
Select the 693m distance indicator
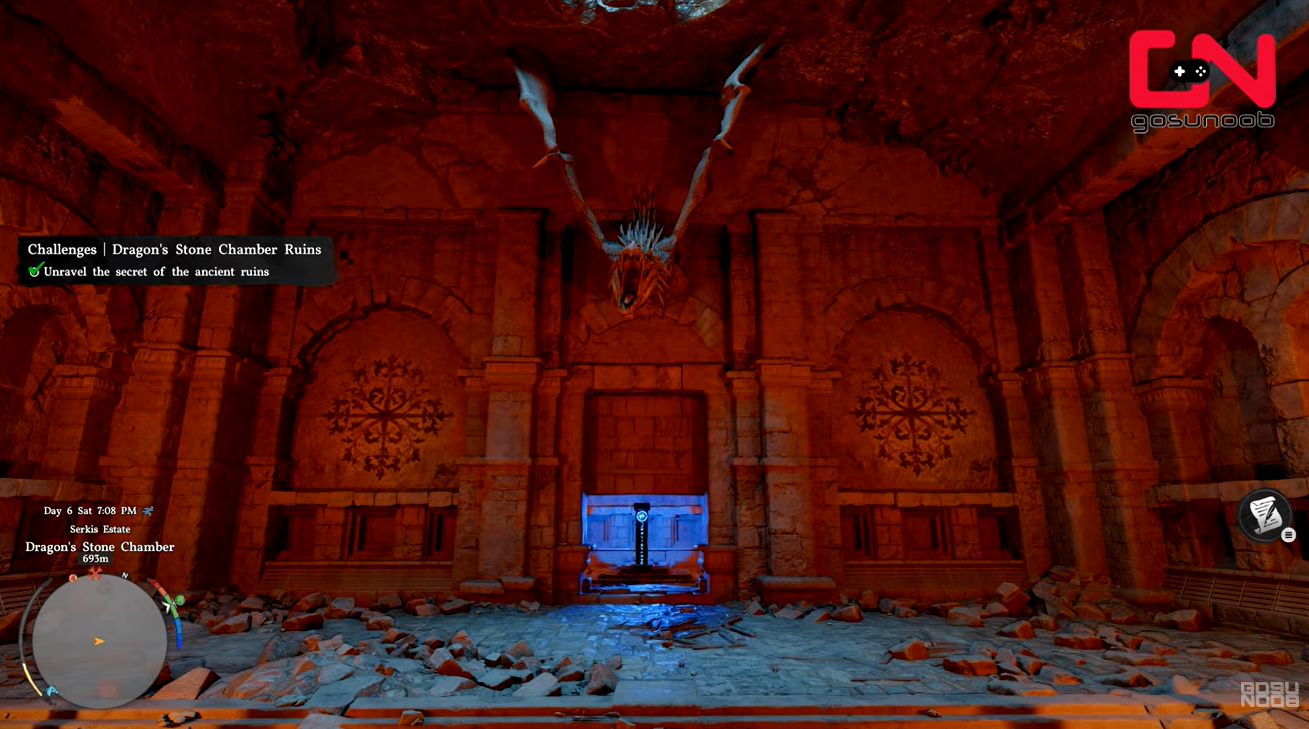[93, 559]
